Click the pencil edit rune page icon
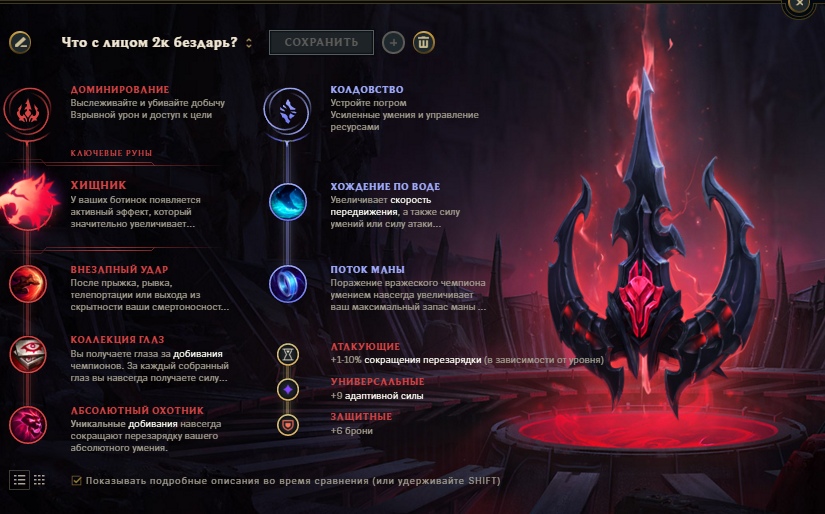Viewport: 825px width, 514px height. (x=20, y=42)
